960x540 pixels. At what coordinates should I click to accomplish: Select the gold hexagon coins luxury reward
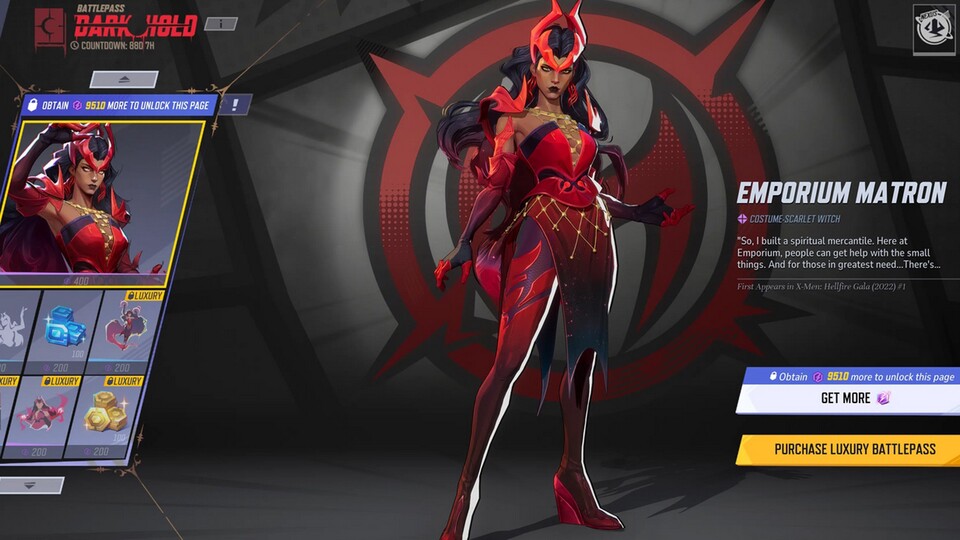(x=103, y=413)
